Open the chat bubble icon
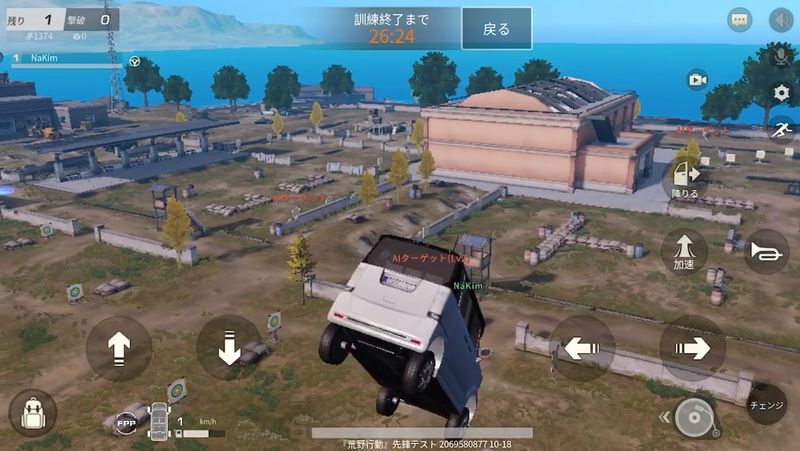The image size is (800, 451). coord(740,20)
